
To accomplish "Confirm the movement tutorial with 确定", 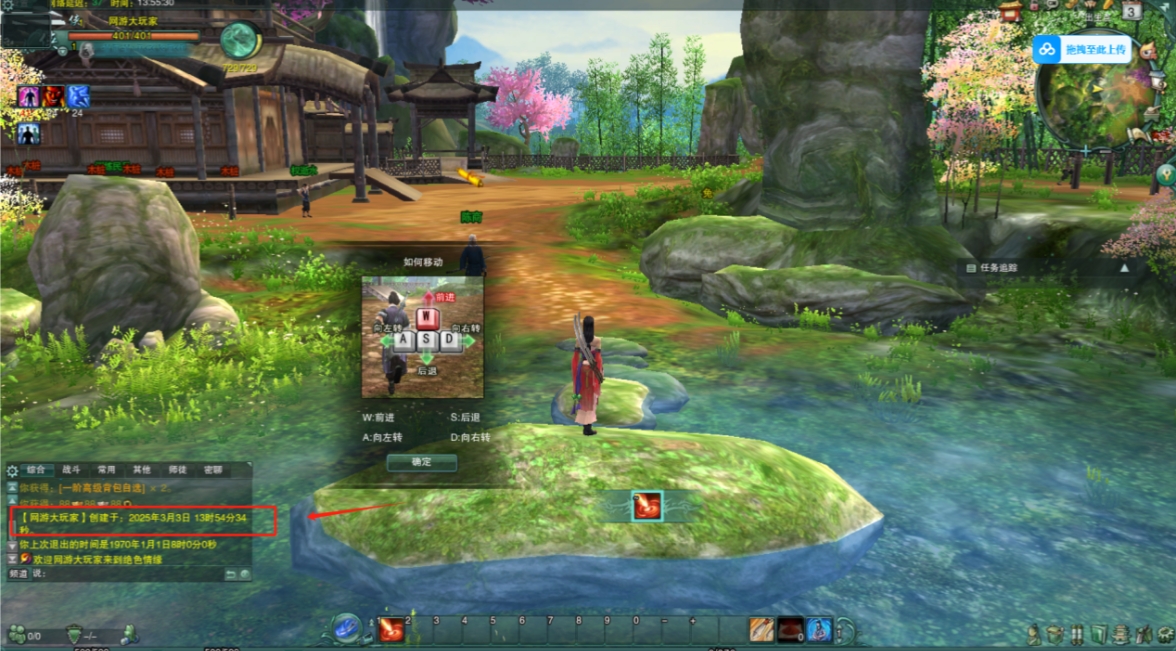I will click(421, 463).
